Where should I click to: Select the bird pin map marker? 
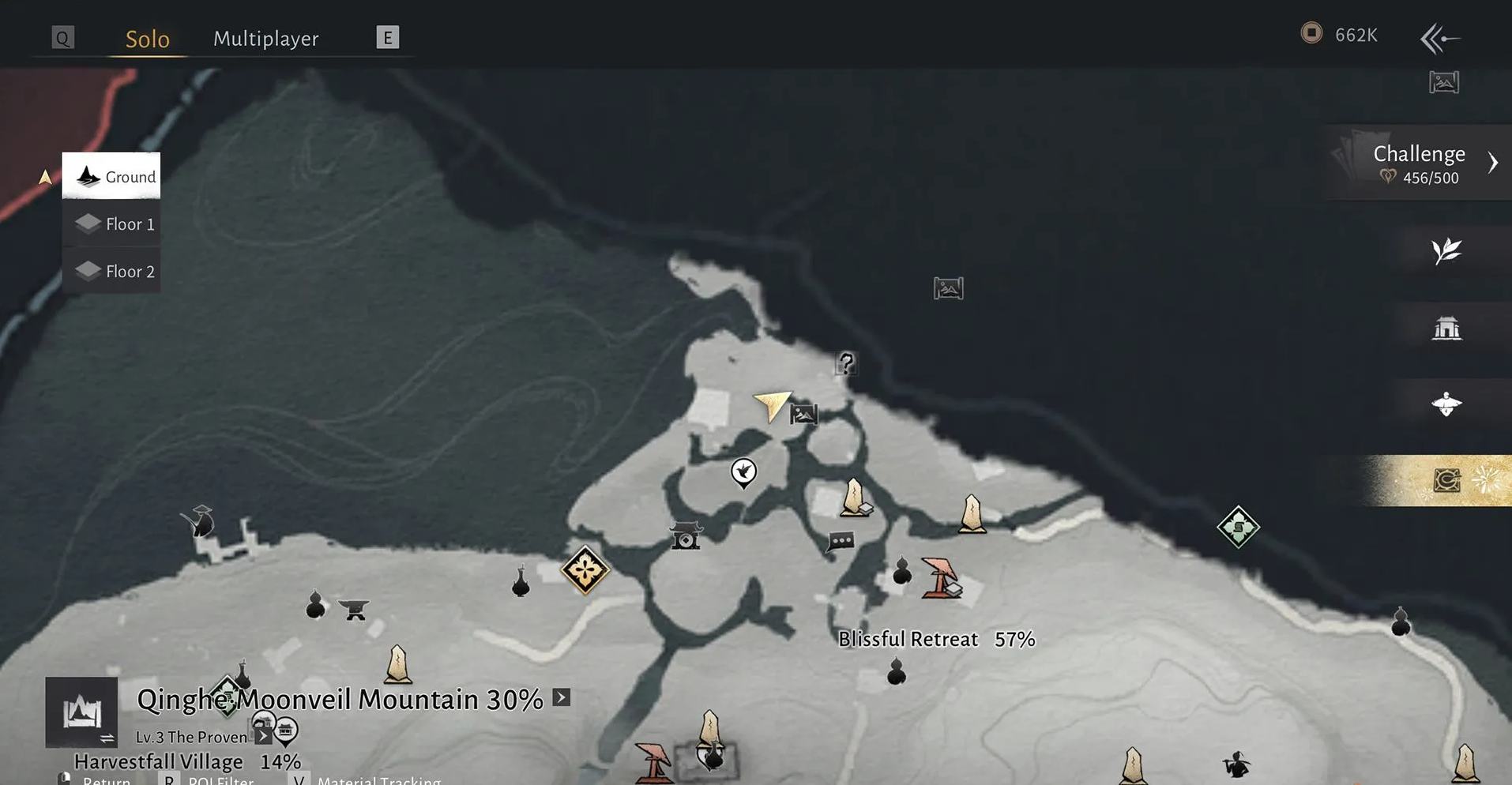click(x=743, y=472)
